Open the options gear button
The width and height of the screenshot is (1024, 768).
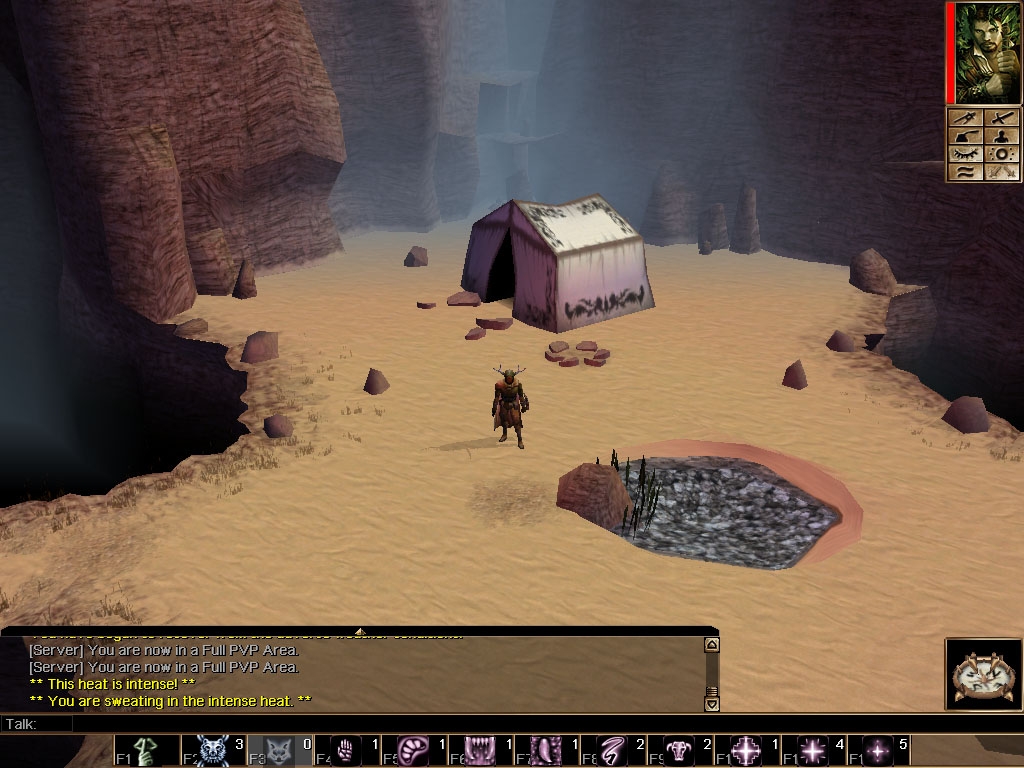click(1003, 154)
